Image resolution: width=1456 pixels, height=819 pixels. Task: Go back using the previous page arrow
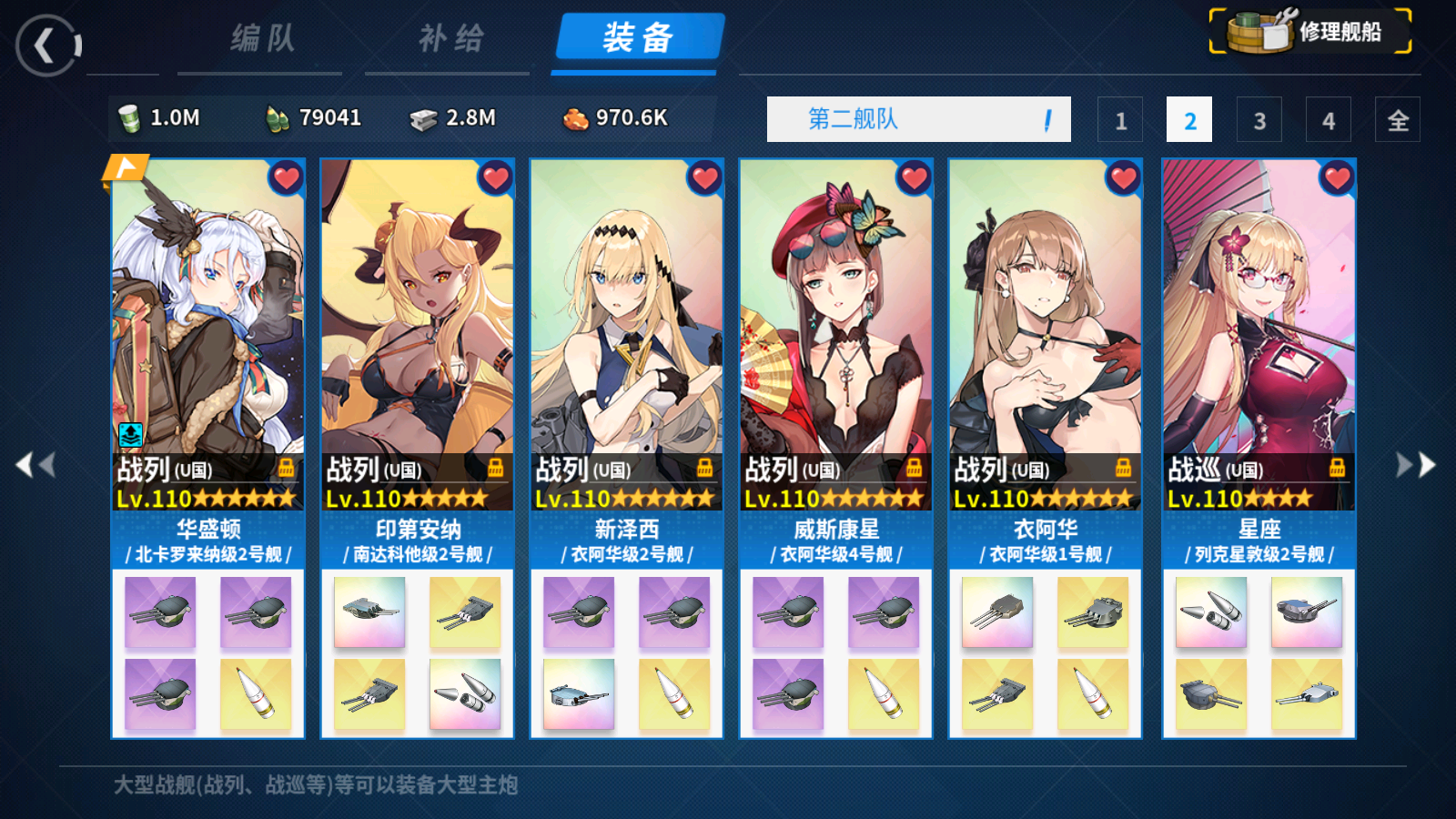coord(34,464)
